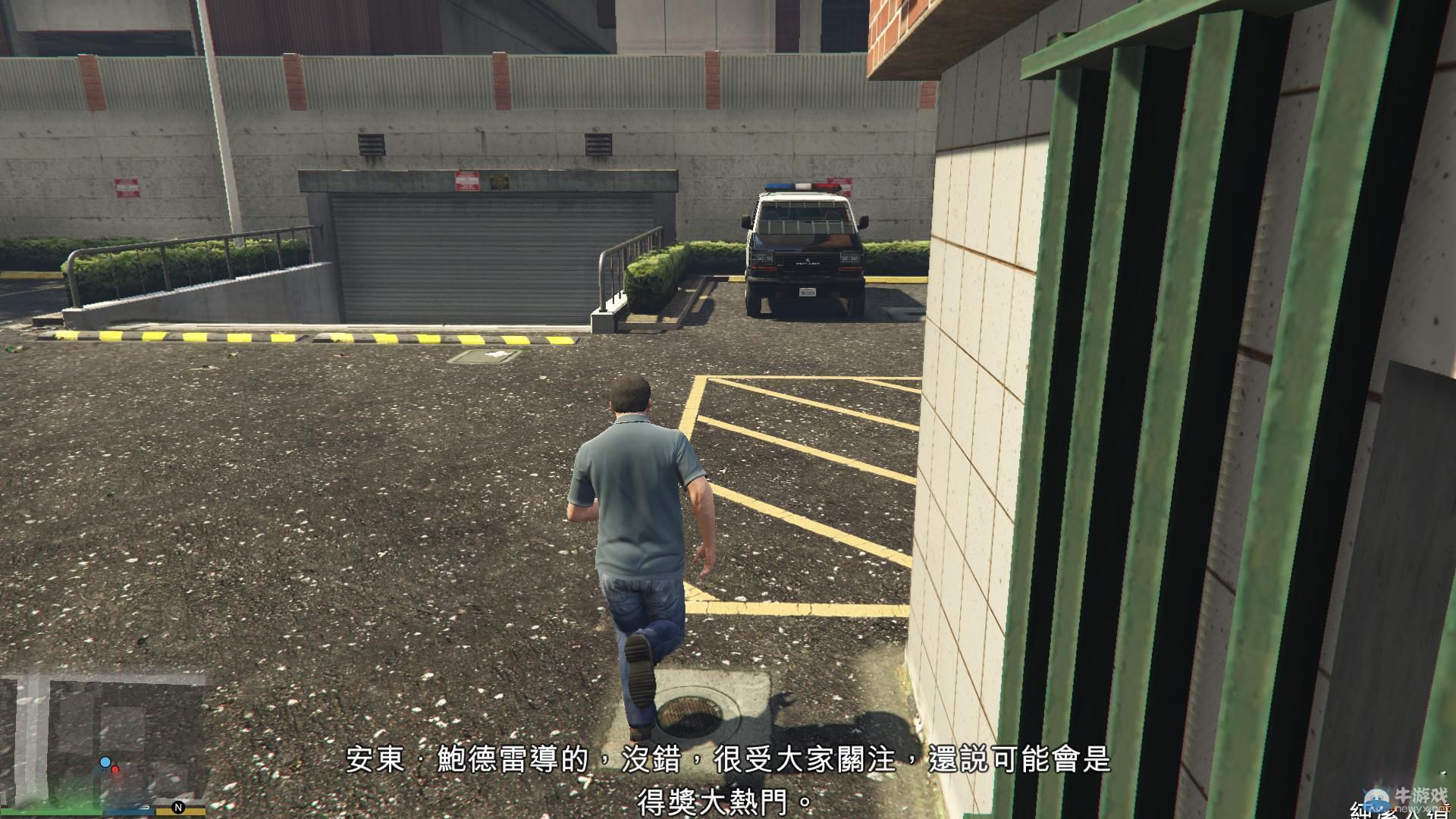
Task: Select the blue player blip on the minimap
Action: point(105,762)
